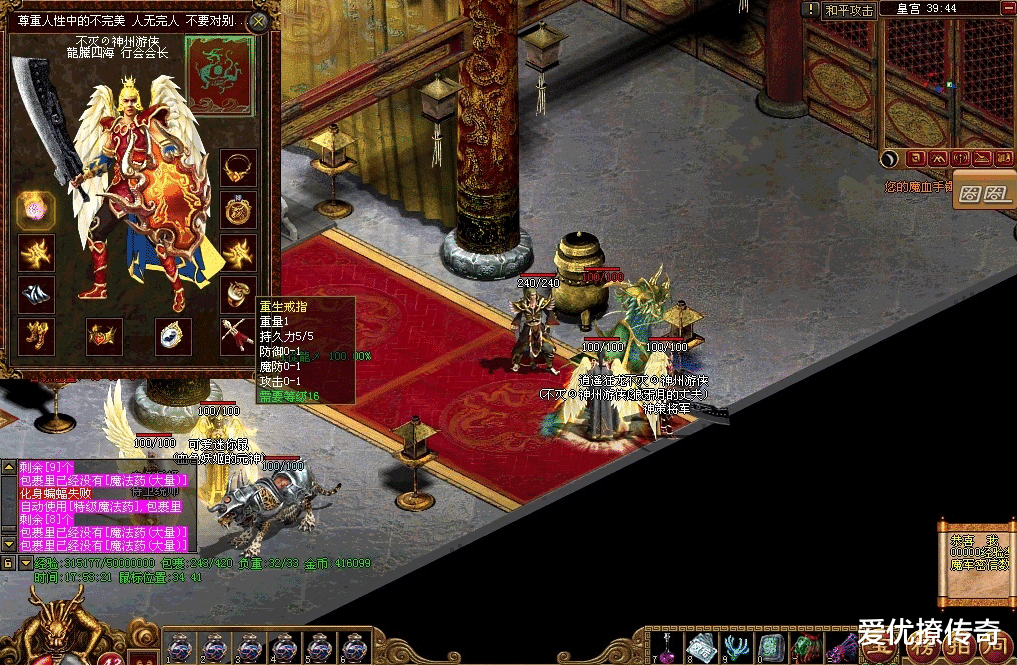Click the crescent moon icon
Viewport: 1017px width, 665px height.
[889, 158]
